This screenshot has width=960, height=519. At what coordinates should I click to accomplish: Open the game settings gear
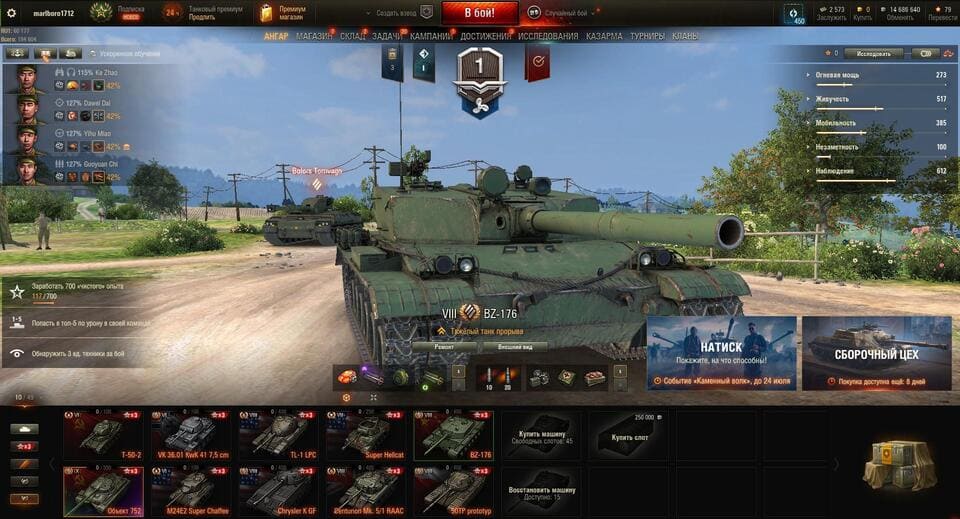pyautogui.click(x=12, y=13)
